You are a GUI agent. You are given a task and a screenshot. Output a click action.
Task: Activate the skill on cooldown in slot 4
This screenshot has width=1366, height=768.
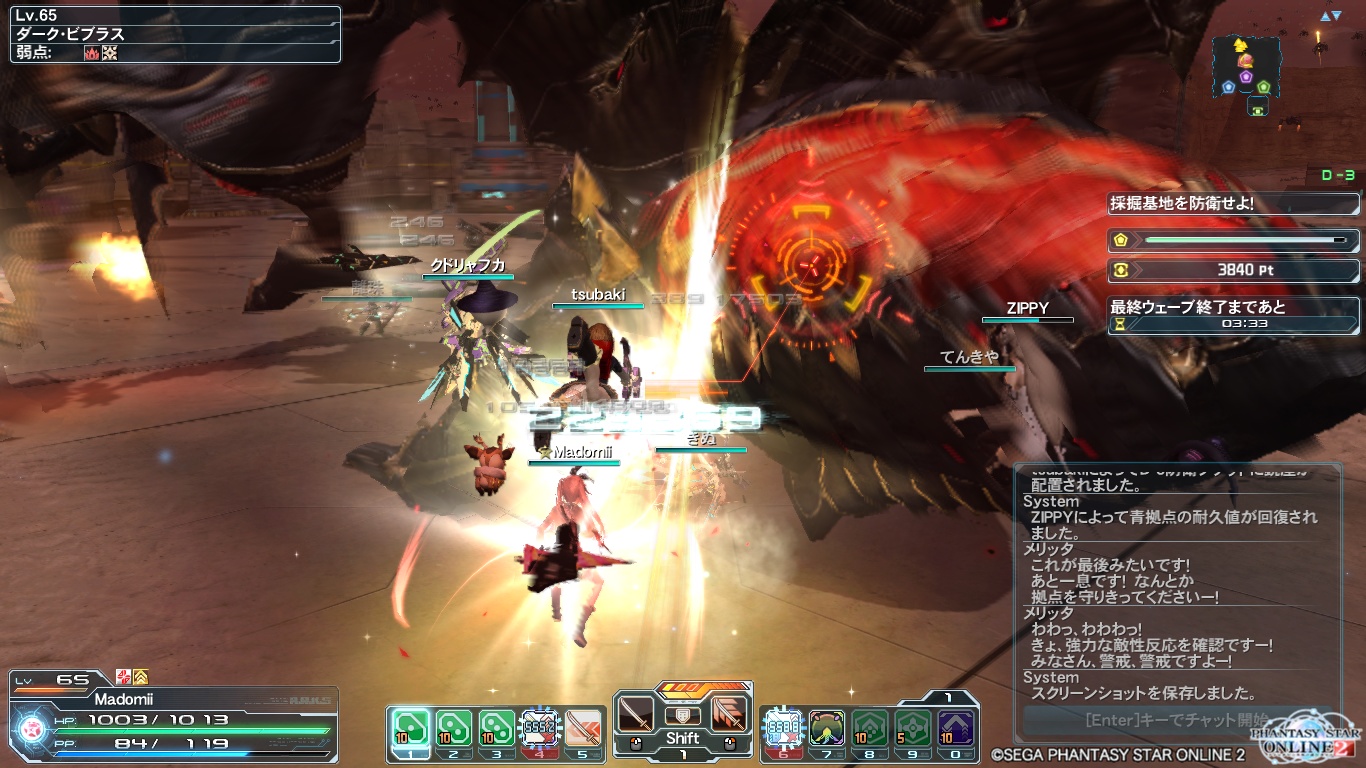[539, 727]
